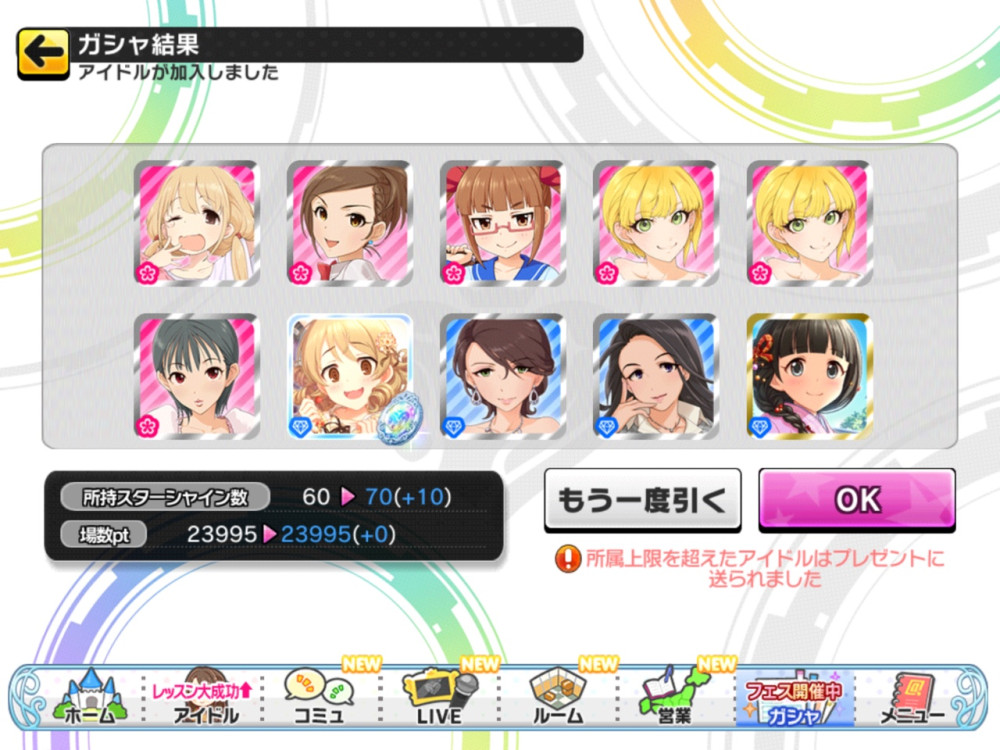Open the アイドル menu
The image size is (1000, 750).
pyautogui.click(x=204, y=697)
